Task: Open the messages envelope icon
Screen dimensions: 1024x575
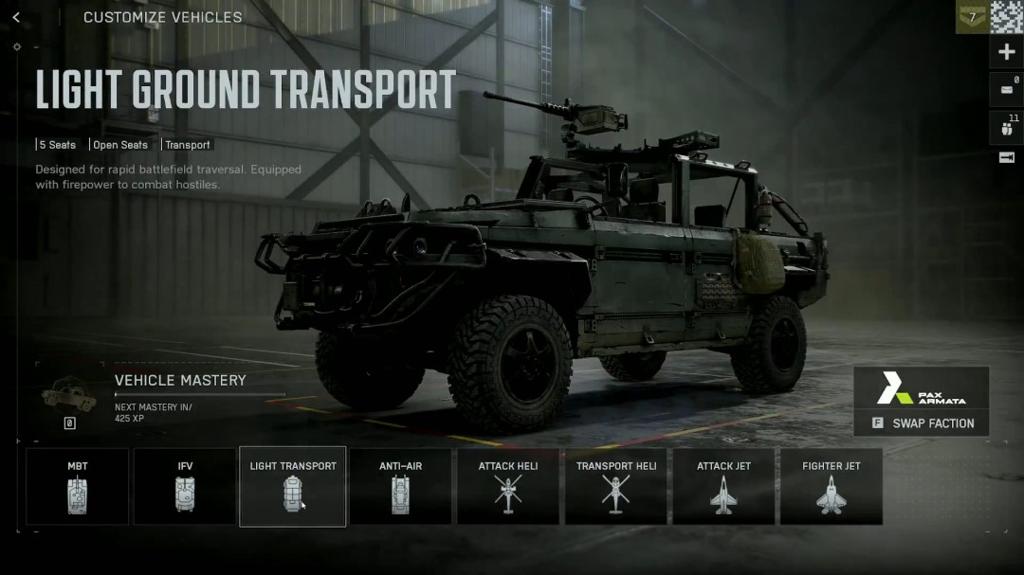Action: [1006, 90]
